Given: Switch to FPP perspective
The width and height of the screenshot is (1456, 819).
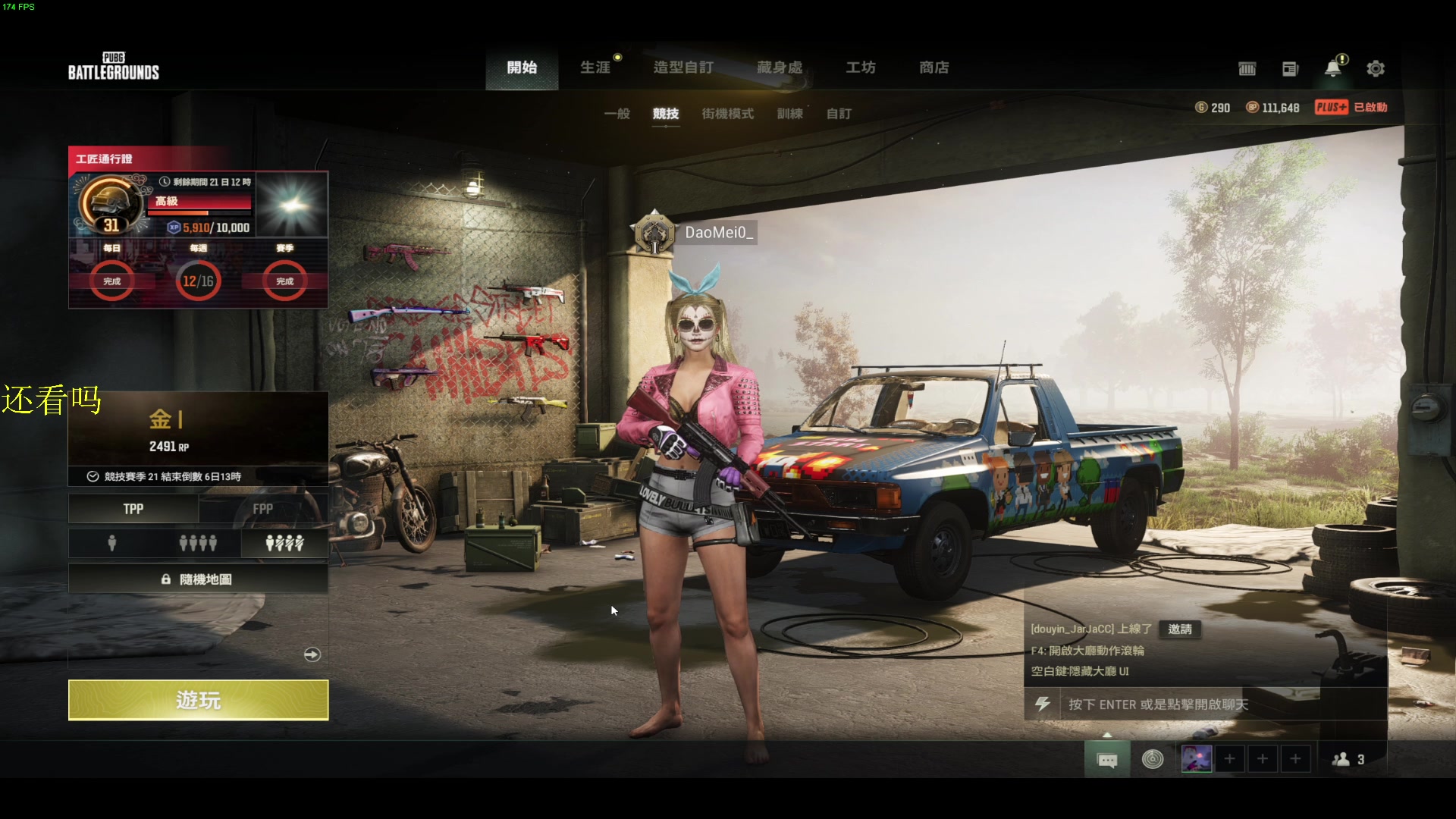Looking at the screenshot, I should pos(263,509).
